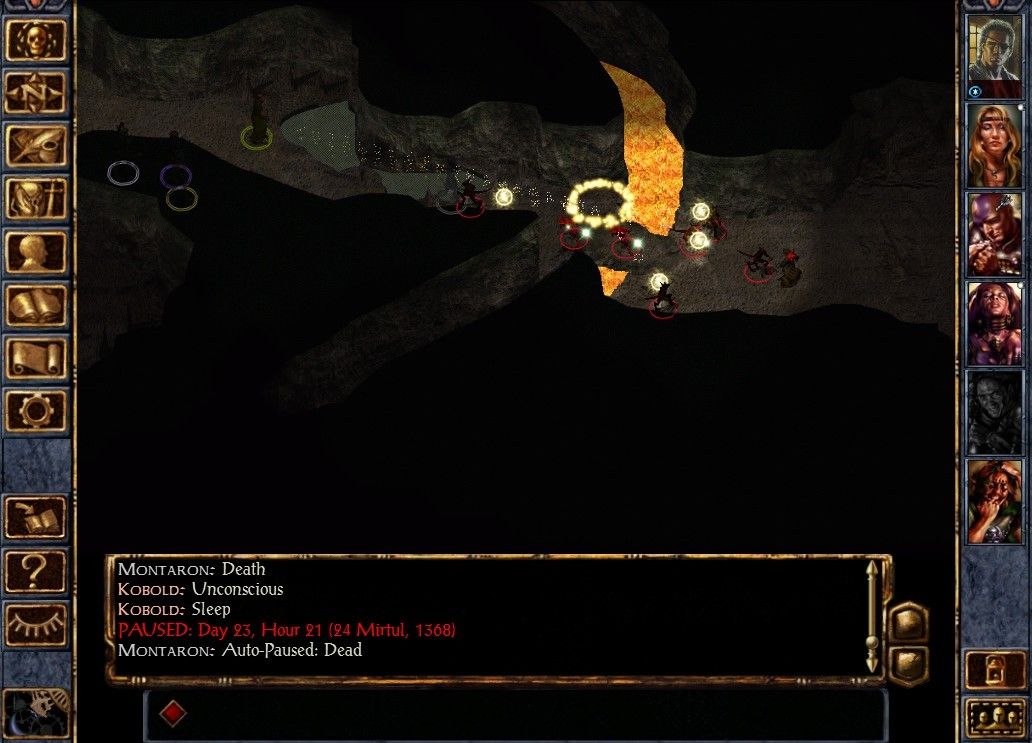Select the purple-hooded character portrait
Screen dimensions: 1032x743
[995, 234]
